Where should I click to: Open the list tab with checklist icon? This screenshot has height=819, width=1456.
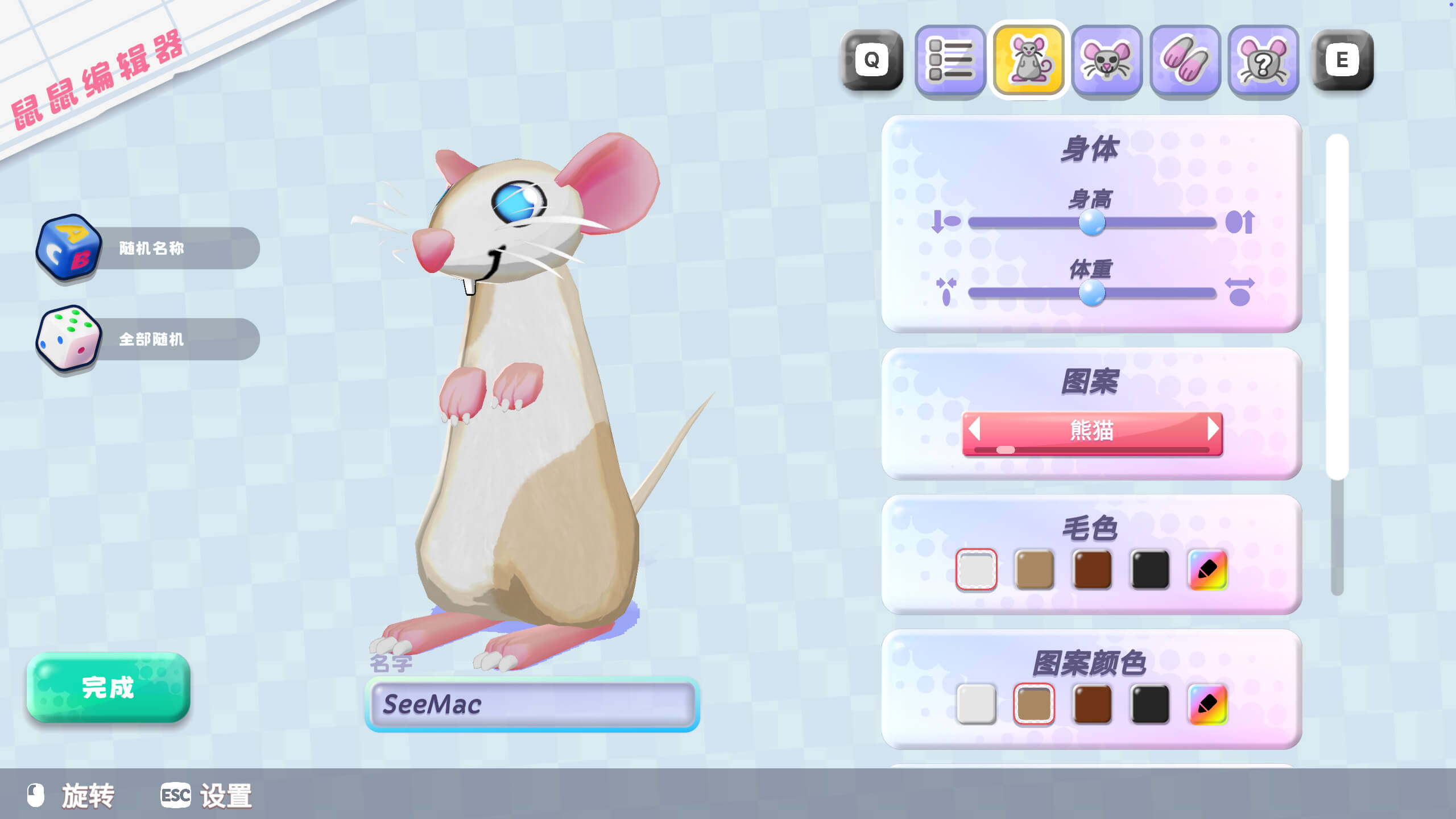coord(950,60)
